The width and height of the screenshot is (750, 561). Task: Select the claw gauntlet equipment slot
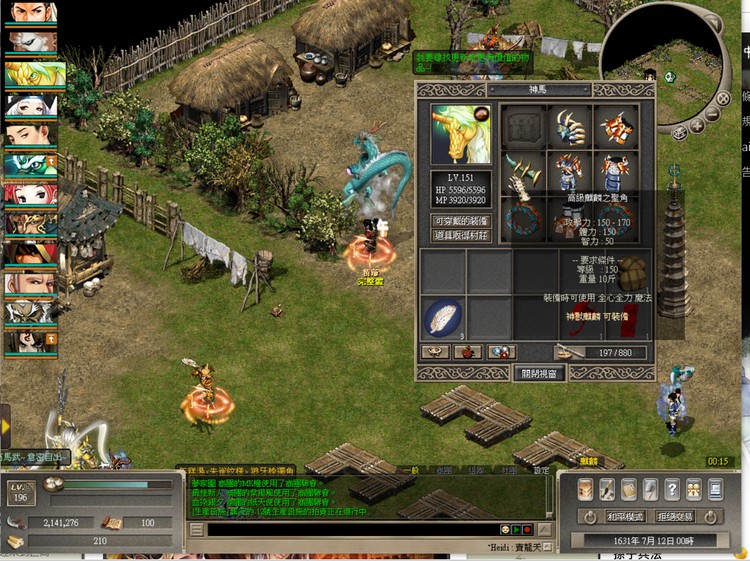pyautogui.click(x=571, y=129)
